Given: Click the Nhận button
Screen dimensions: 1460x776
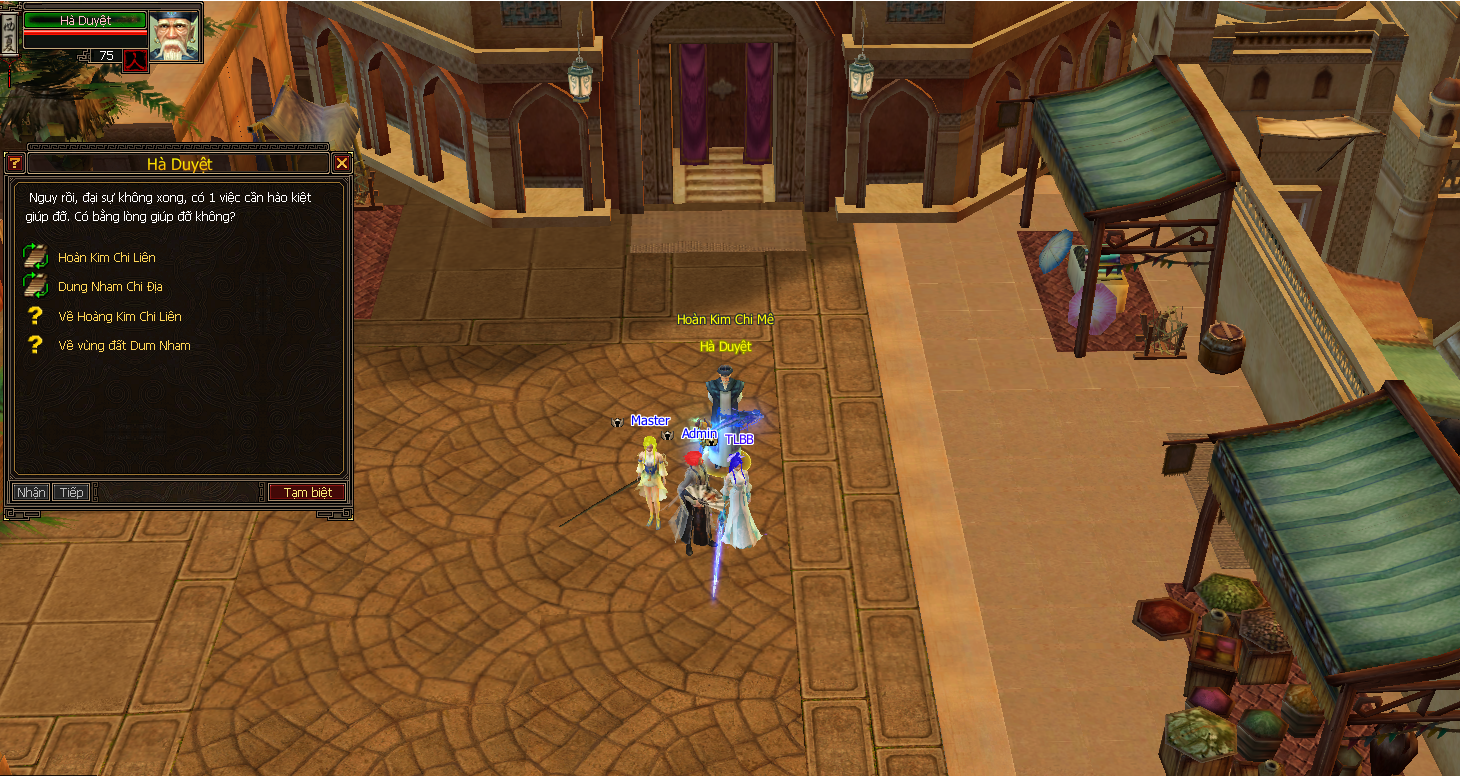Looking at the screenshot, I should click(31, 492).
